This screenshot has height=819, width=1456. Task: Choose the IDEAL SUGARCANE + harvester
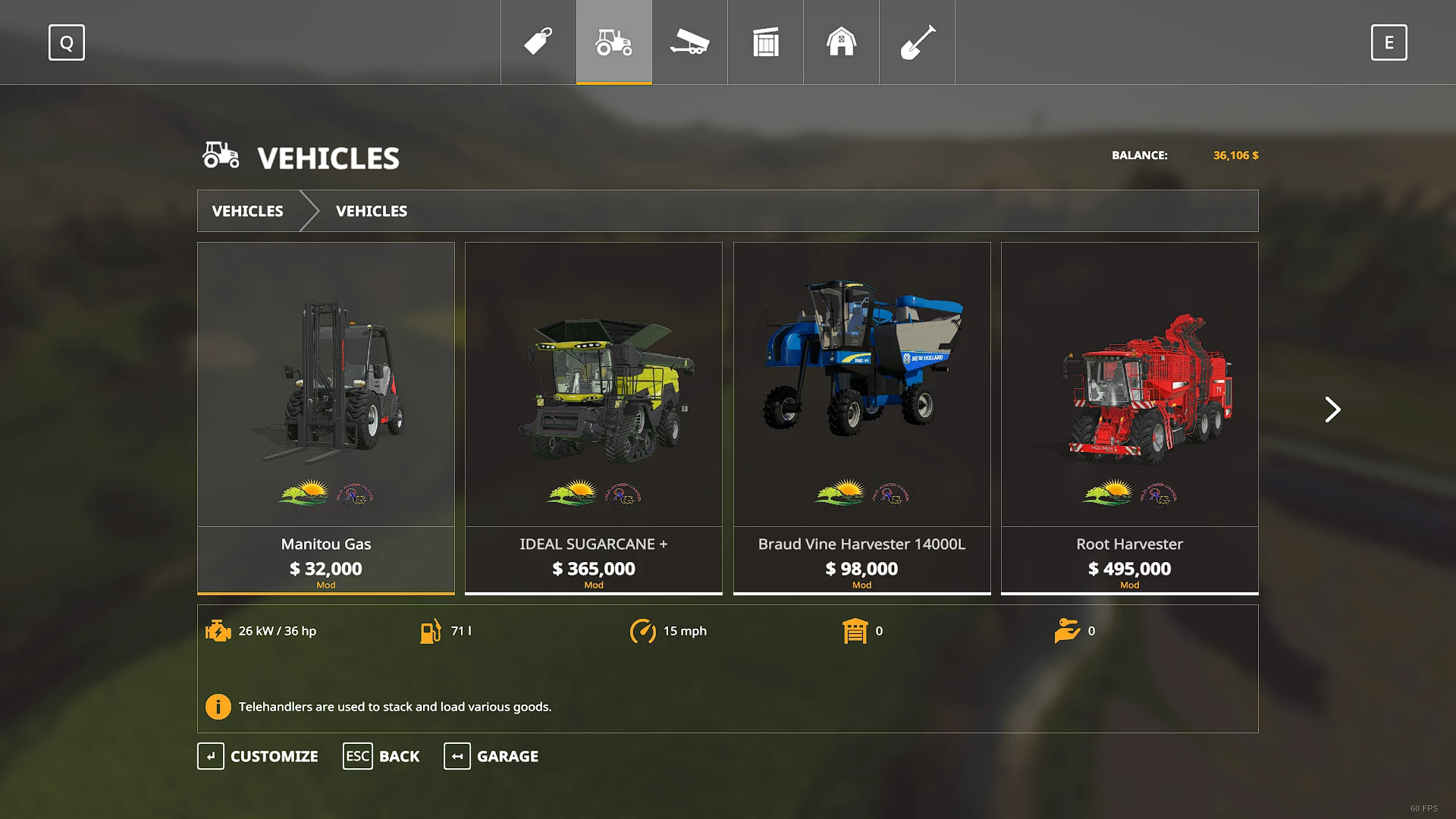tap(594, 417)
